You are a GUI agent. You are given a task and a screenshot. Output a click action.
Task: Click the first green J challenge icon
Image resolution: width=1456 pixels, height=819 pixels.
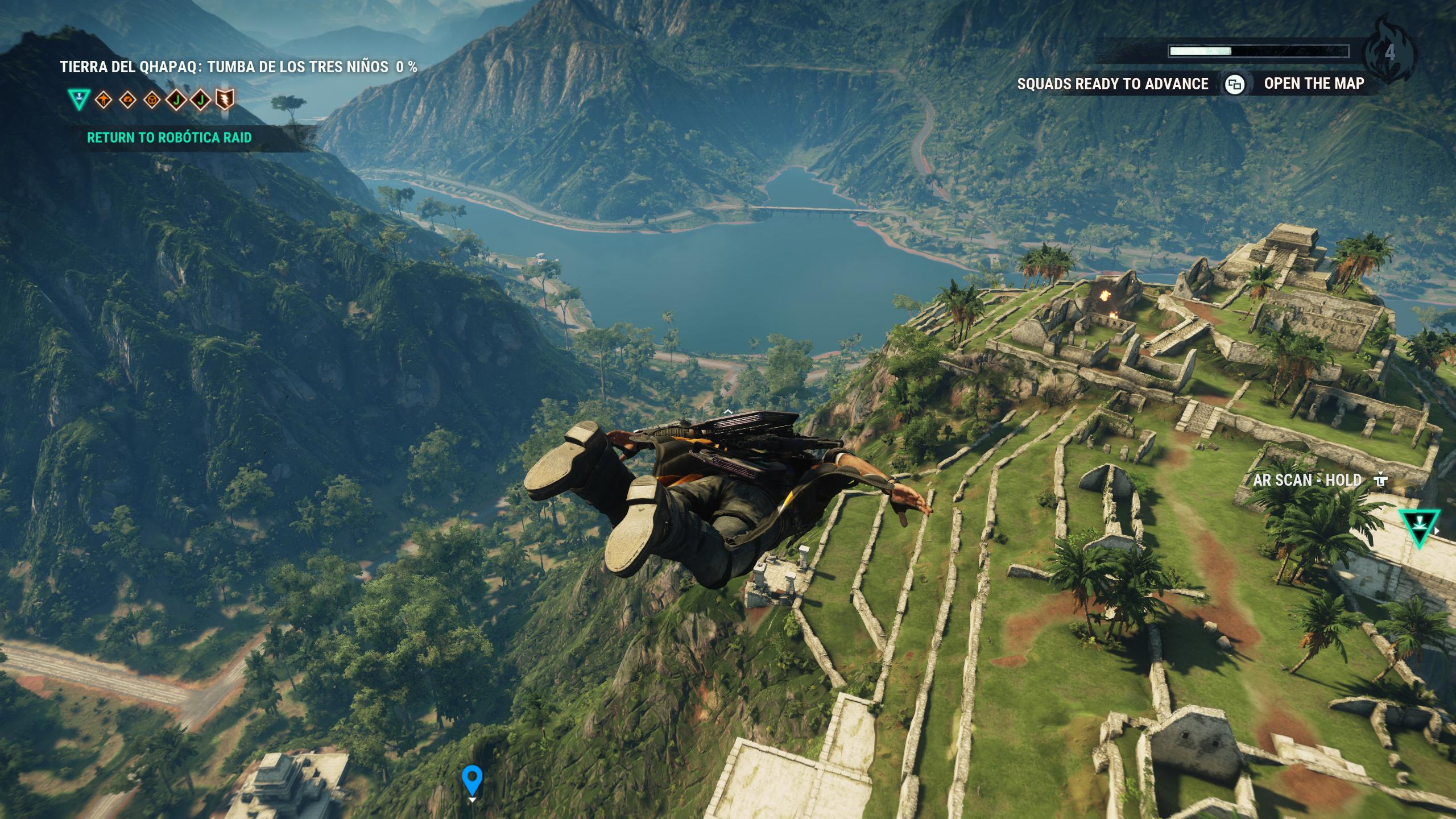click(x=176, y=100)
